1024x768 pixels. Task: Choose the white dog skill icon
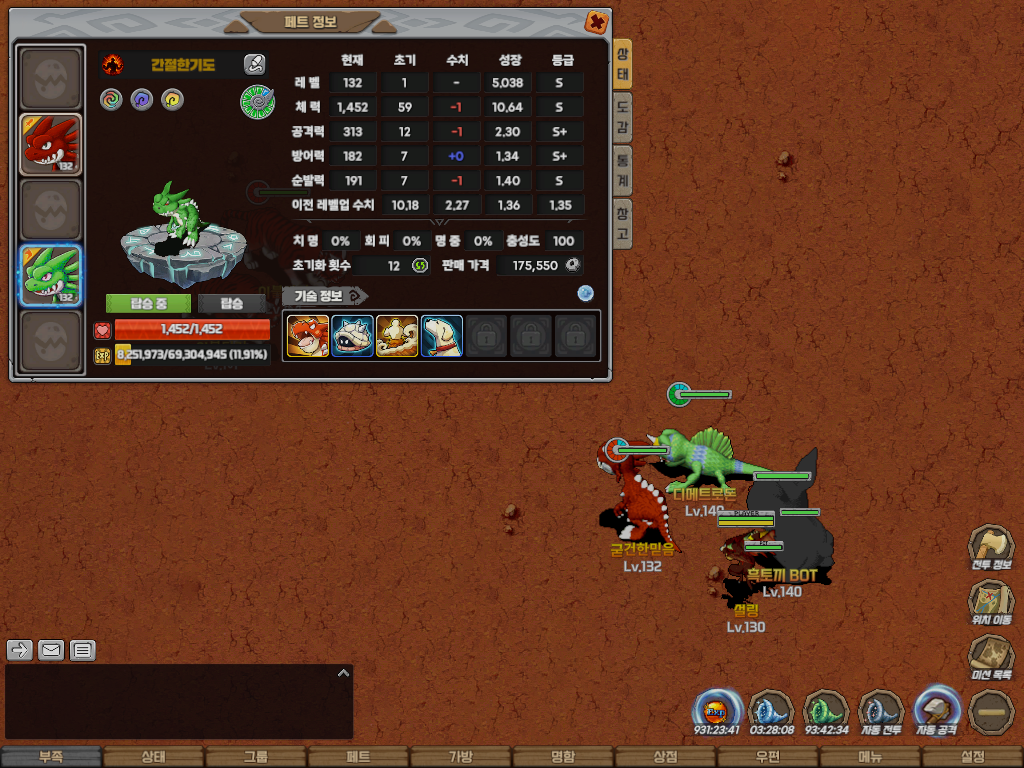(441, 336)
